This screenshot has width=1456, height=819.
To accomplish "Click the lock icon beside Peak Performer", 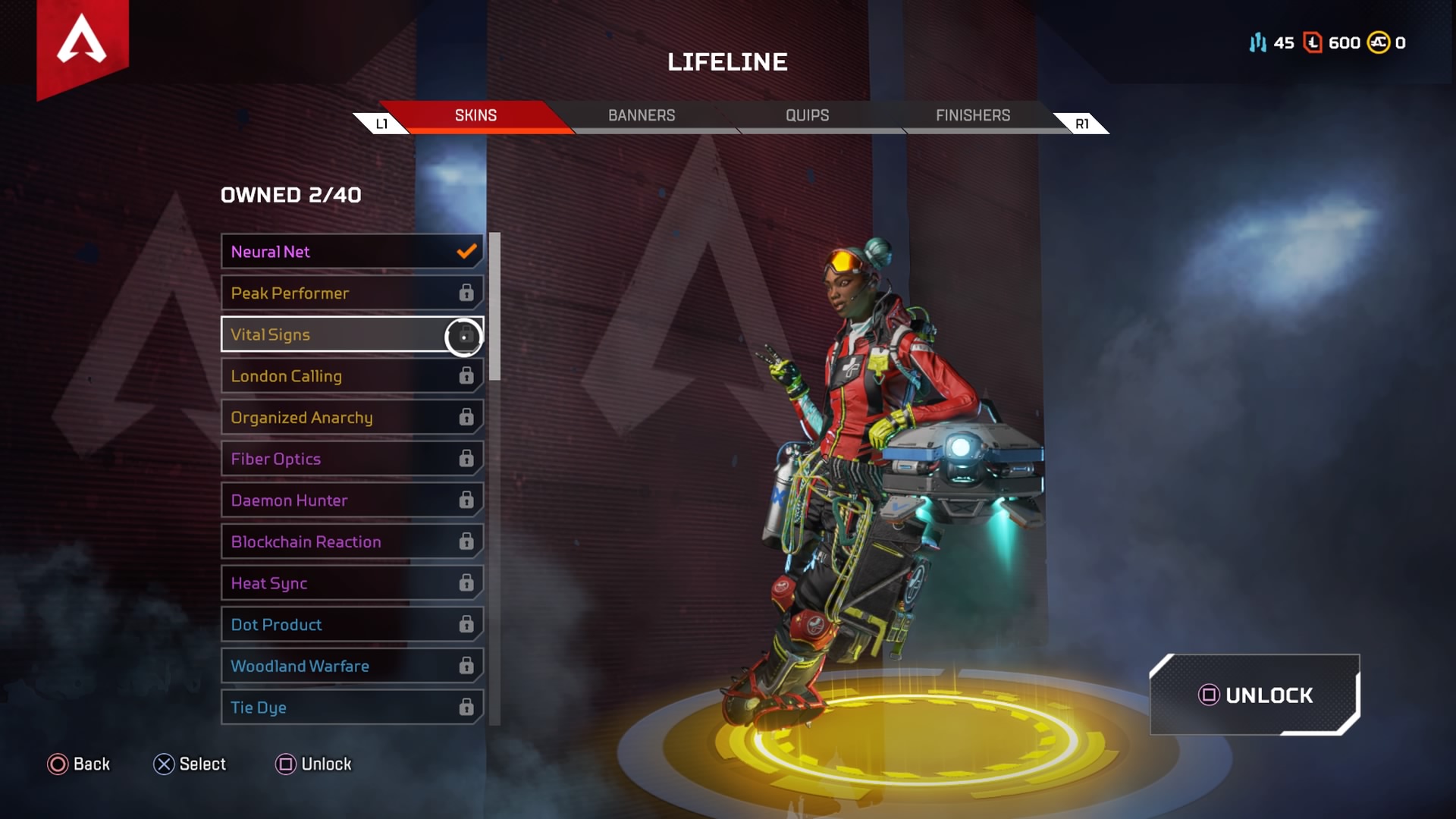I will (x=465, y=293).
